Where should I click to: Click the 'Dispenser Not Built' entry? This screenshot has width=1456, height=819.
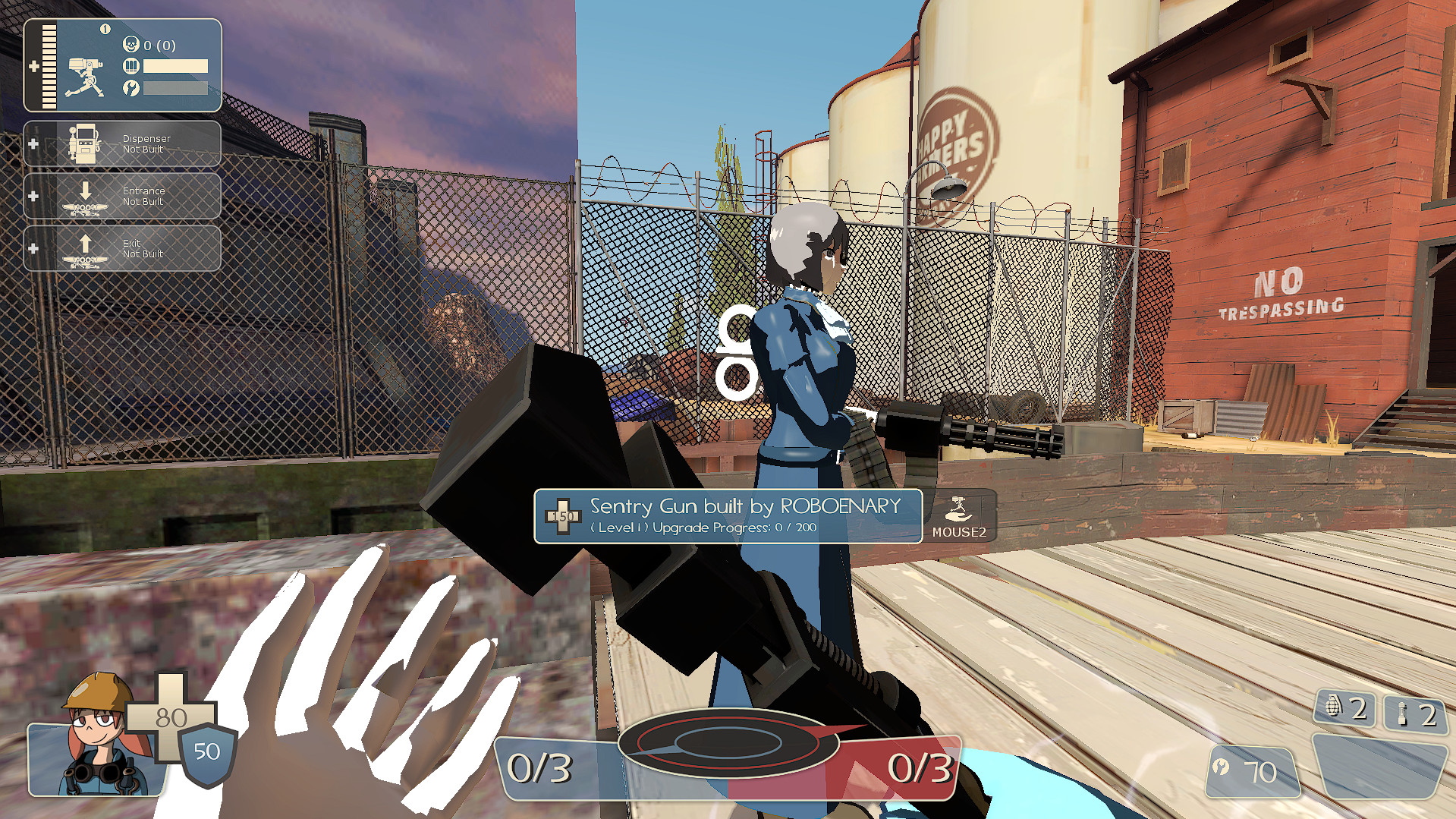[146, 143]
